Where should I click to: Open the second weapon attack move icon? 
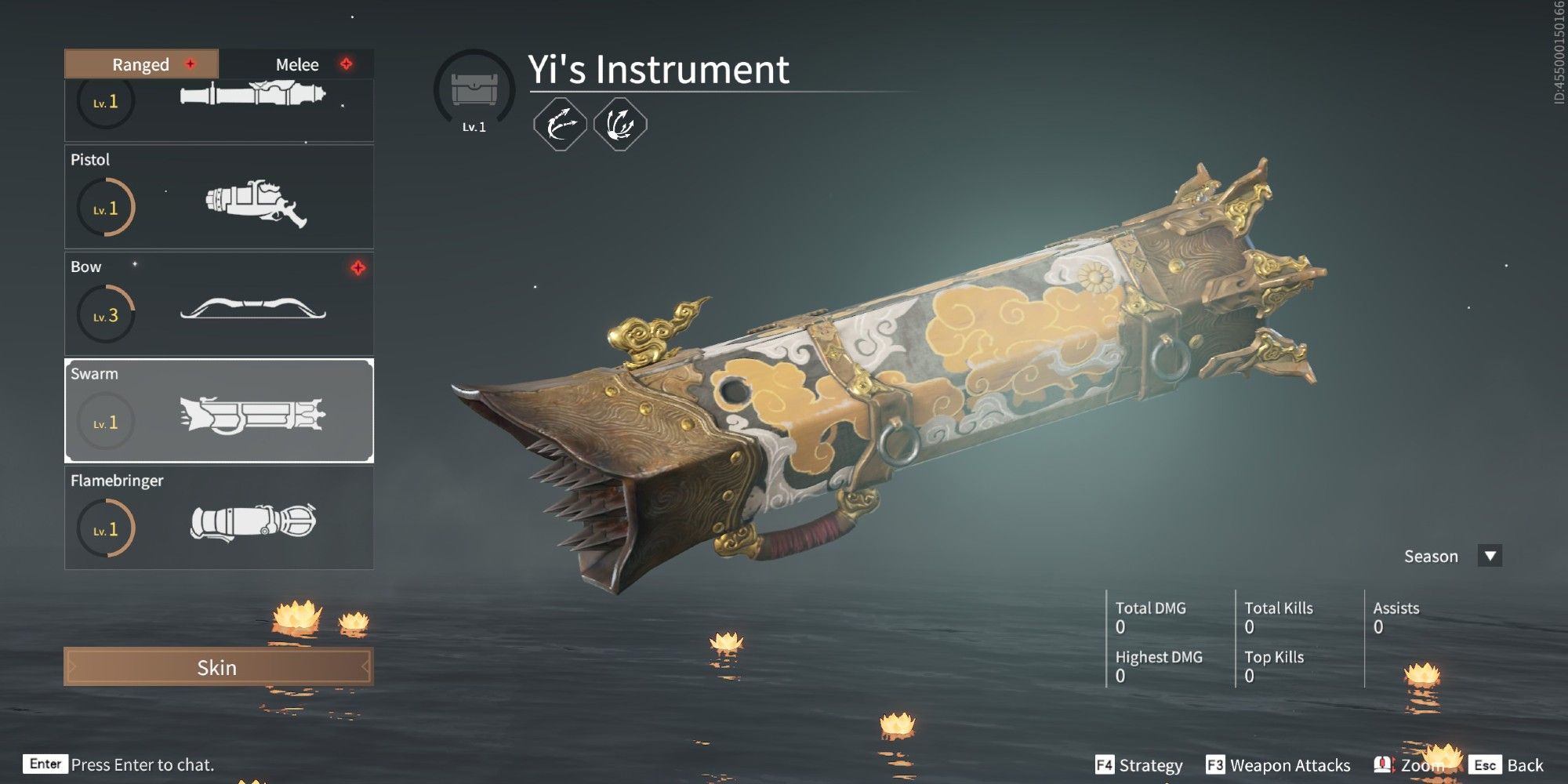(619, 124)
